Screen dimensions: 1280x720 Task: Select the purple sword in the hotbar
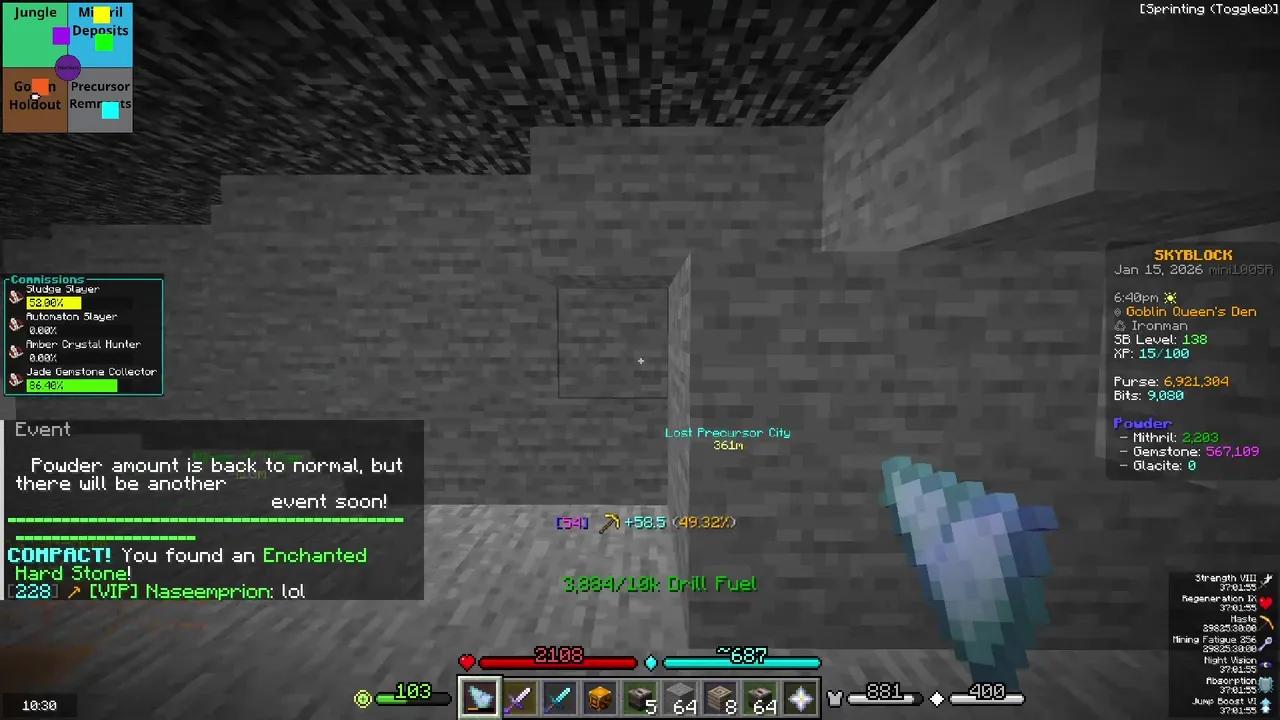(x=518, y=697)
